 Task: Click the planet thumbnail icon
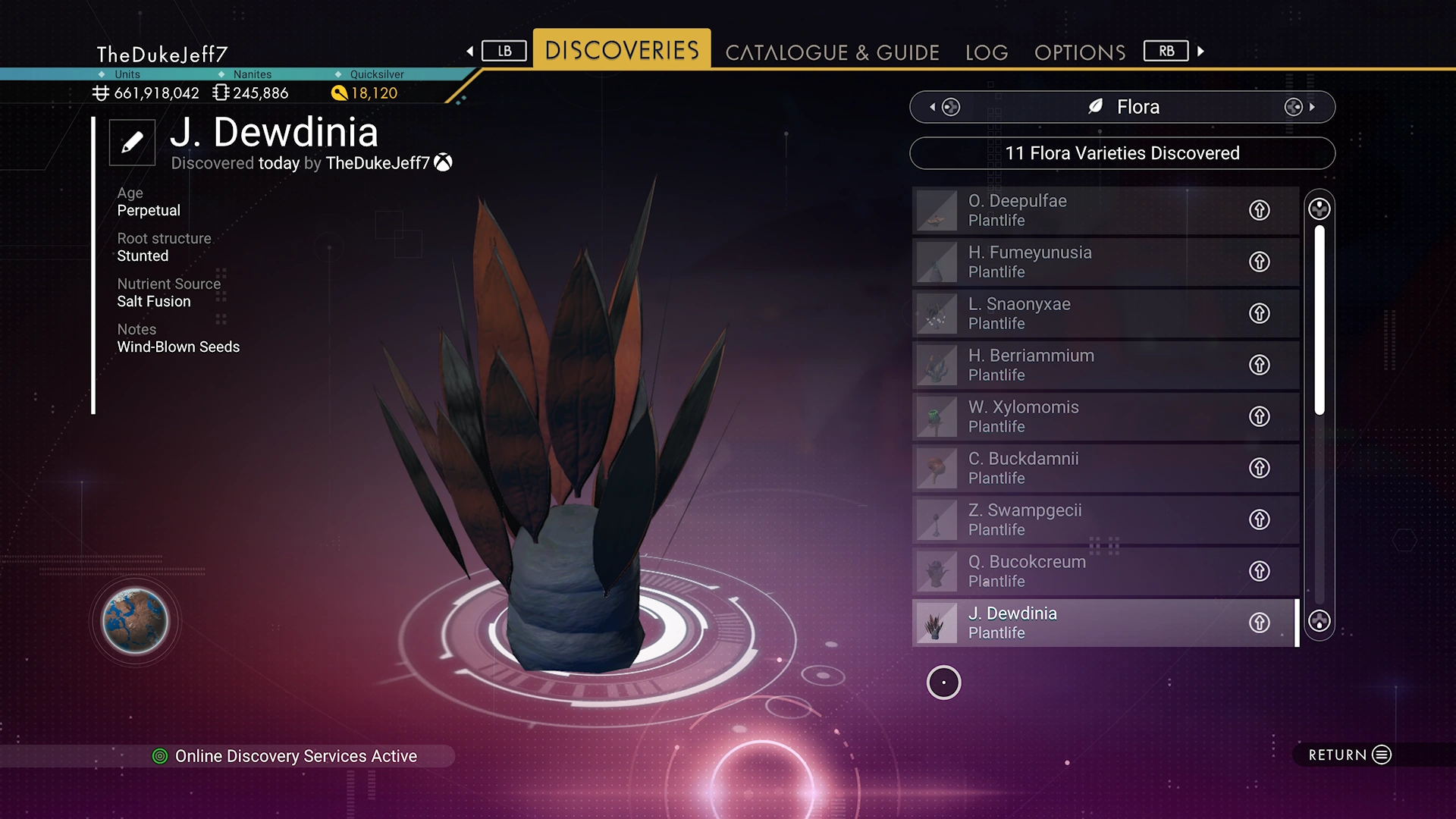point(136,621)
